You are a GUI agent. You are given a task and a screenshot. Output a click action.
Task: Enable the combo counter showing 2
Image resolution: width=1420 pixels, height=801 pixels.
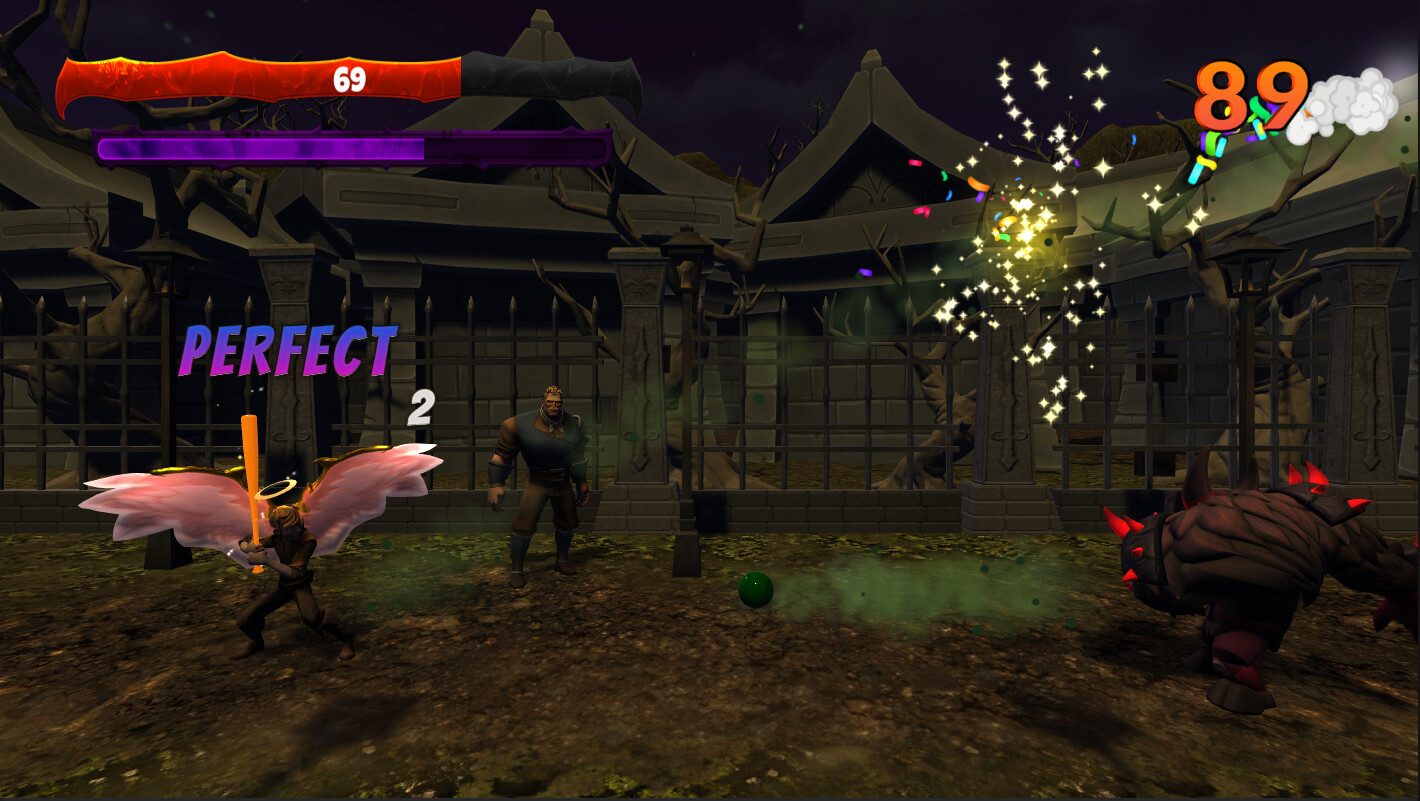click(419, 408)
